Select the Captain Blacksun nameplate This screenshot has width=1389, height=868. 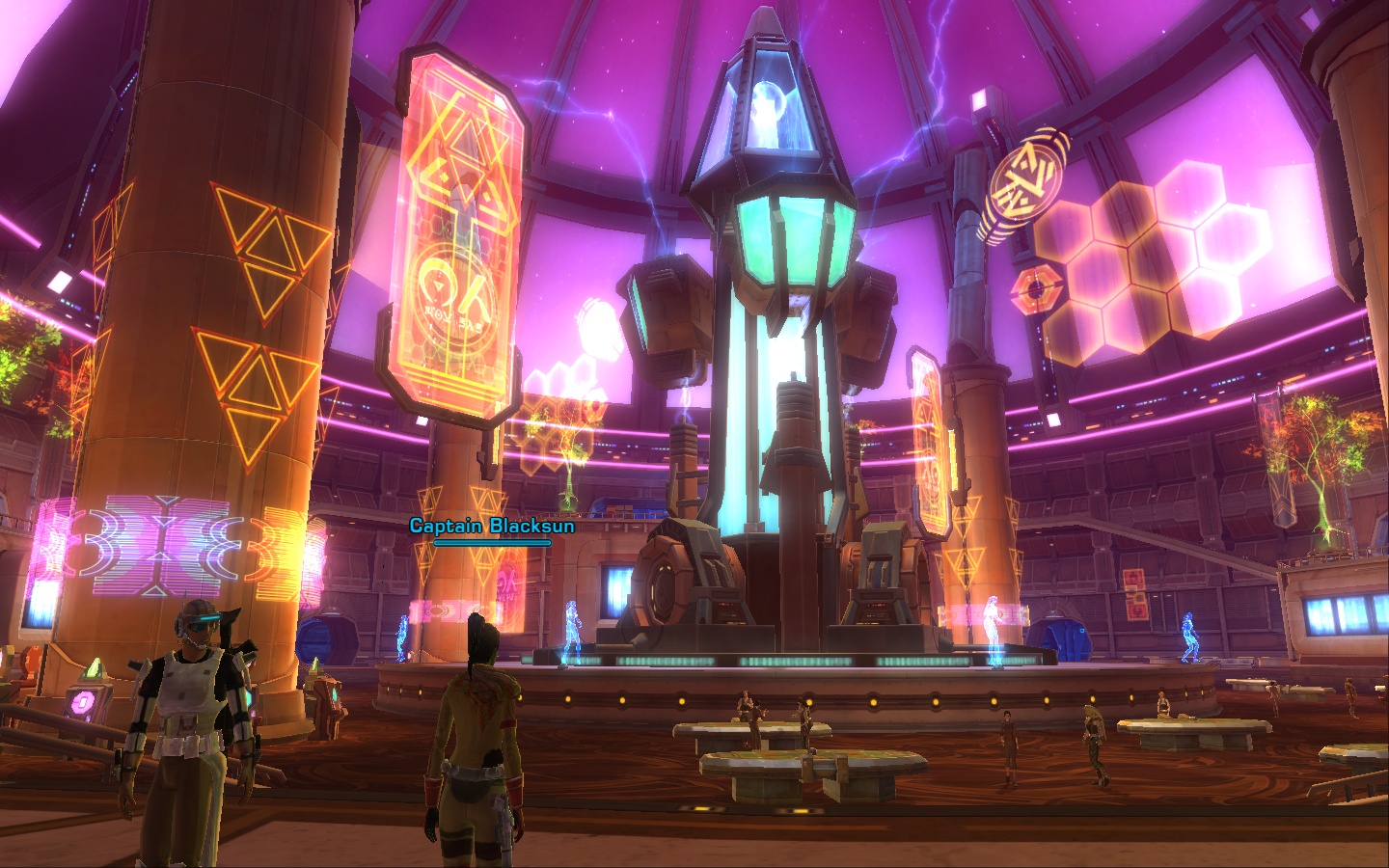[x=491, y=527]
